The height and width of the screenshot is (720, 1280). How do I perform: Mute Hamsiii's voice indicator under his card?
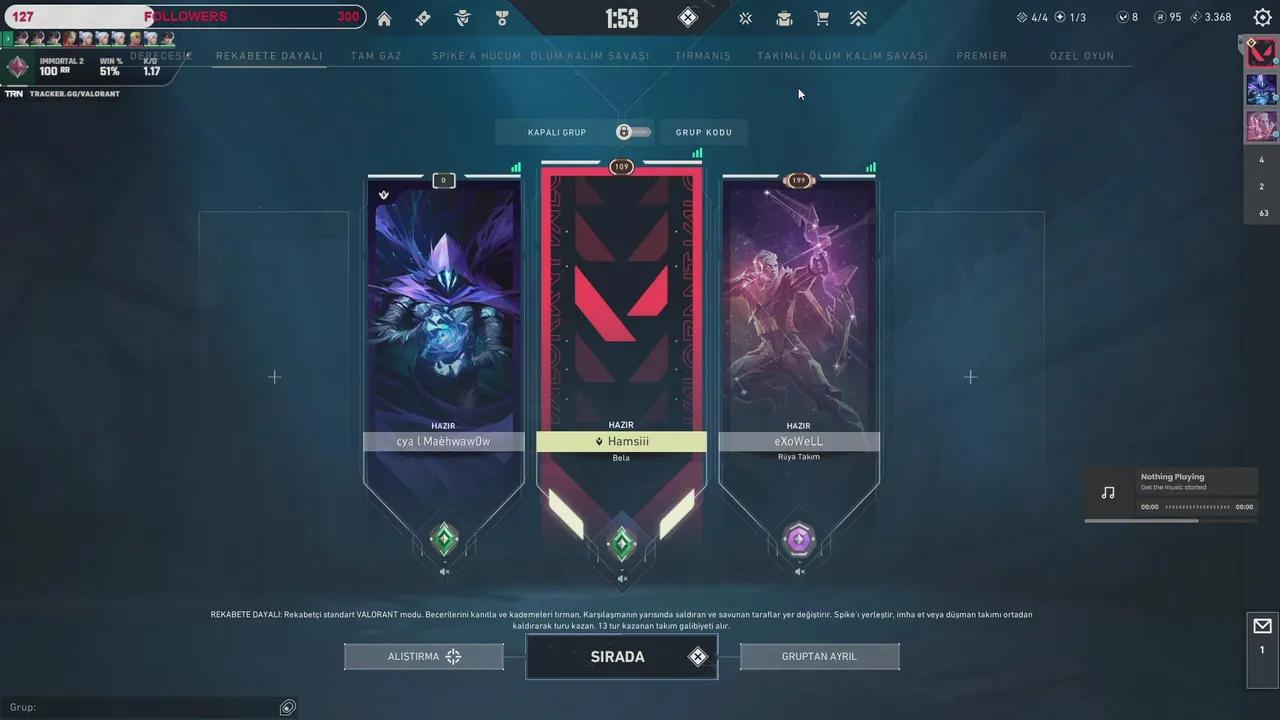coord(621,578)
